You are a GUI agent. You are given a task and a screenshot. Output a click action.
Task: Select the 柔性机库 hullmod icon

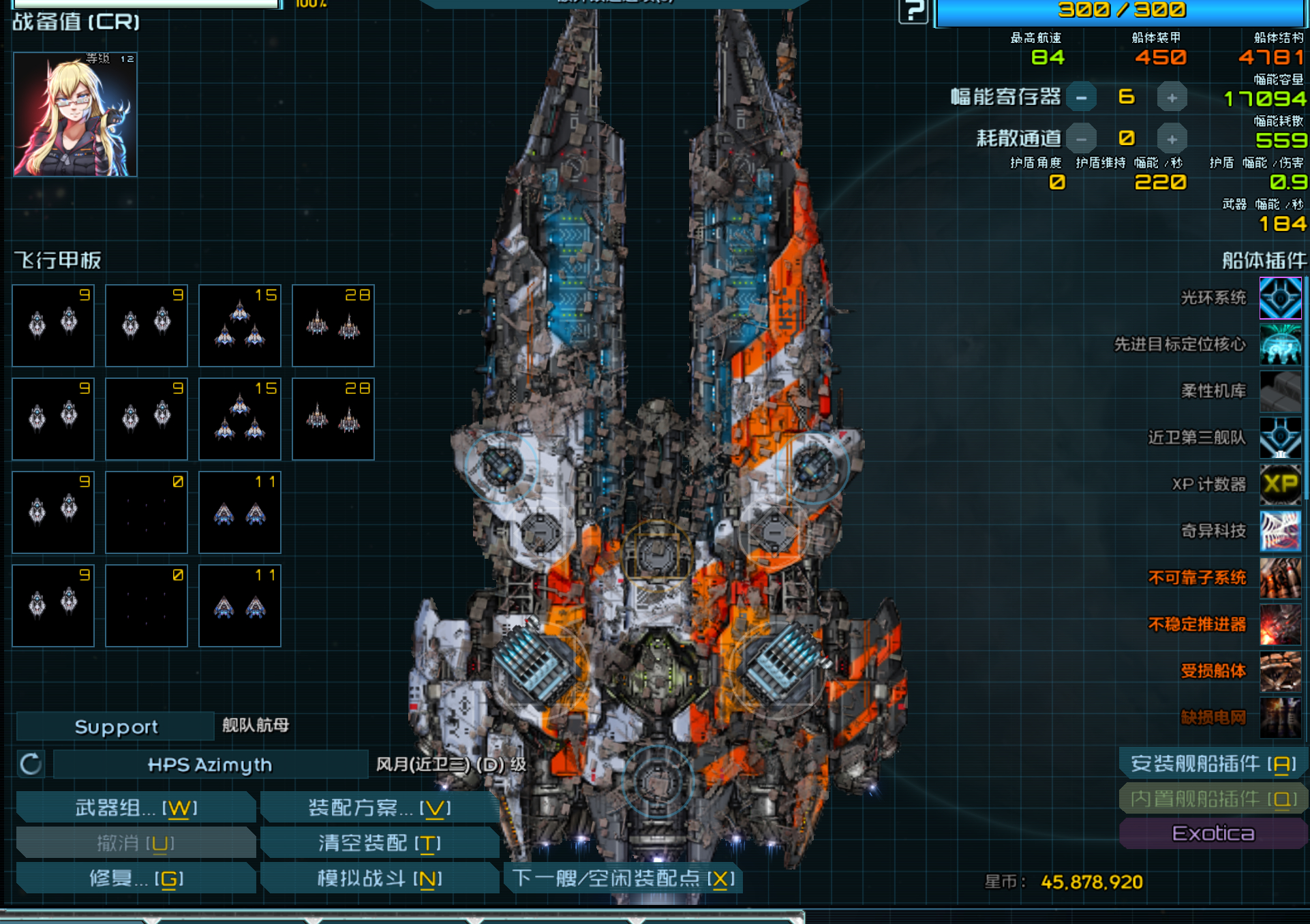(x=1280, y=392)
